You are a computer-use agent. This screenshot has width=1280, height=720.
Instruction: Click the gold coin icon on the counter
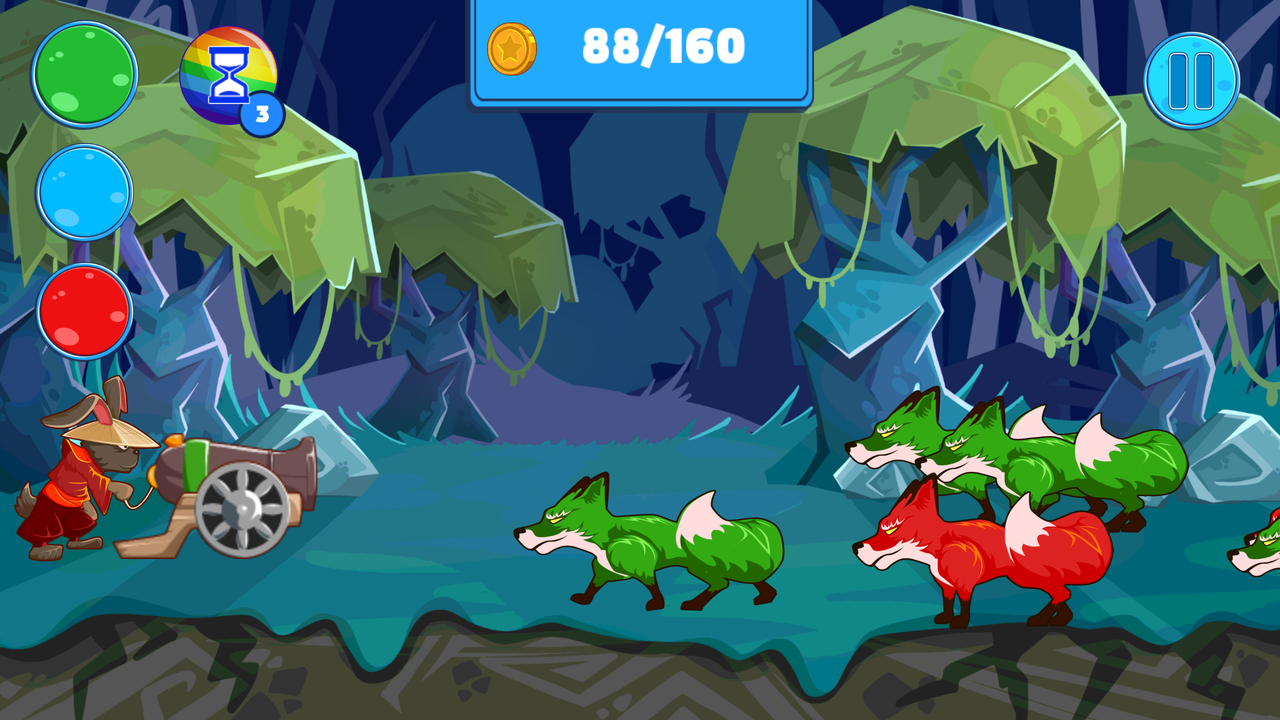click(513, 47)
